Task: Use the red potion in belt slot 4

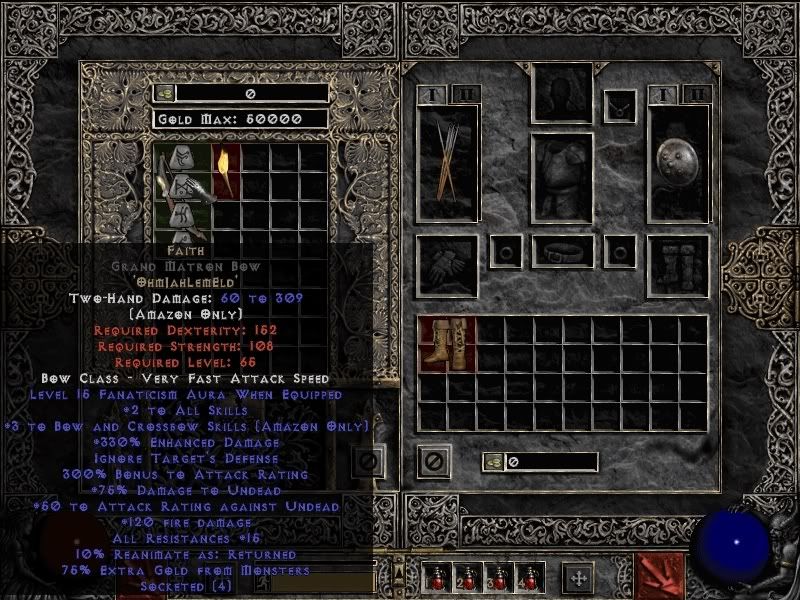Action: [x=527, y=578]
